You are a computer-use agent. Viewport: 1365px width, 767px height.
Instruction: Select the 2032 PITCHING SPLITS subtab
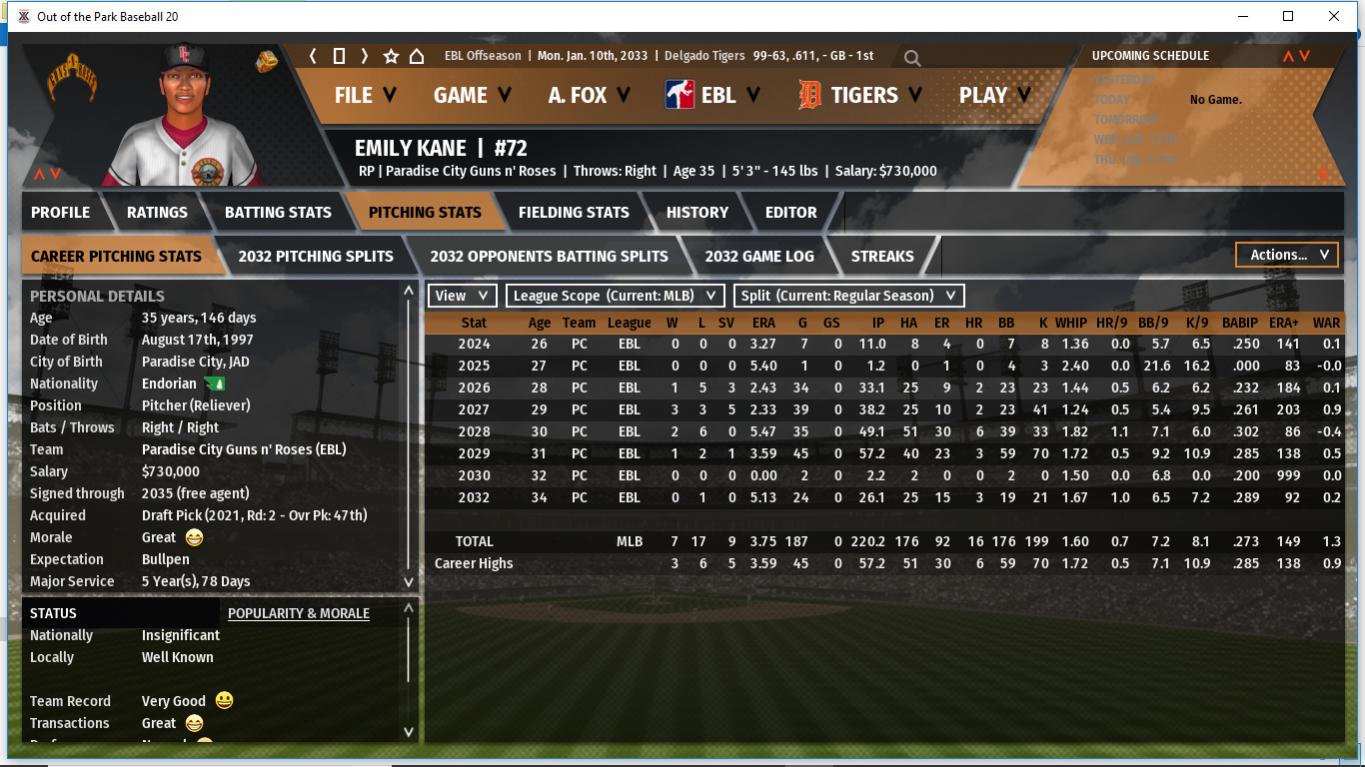point(316,256)
